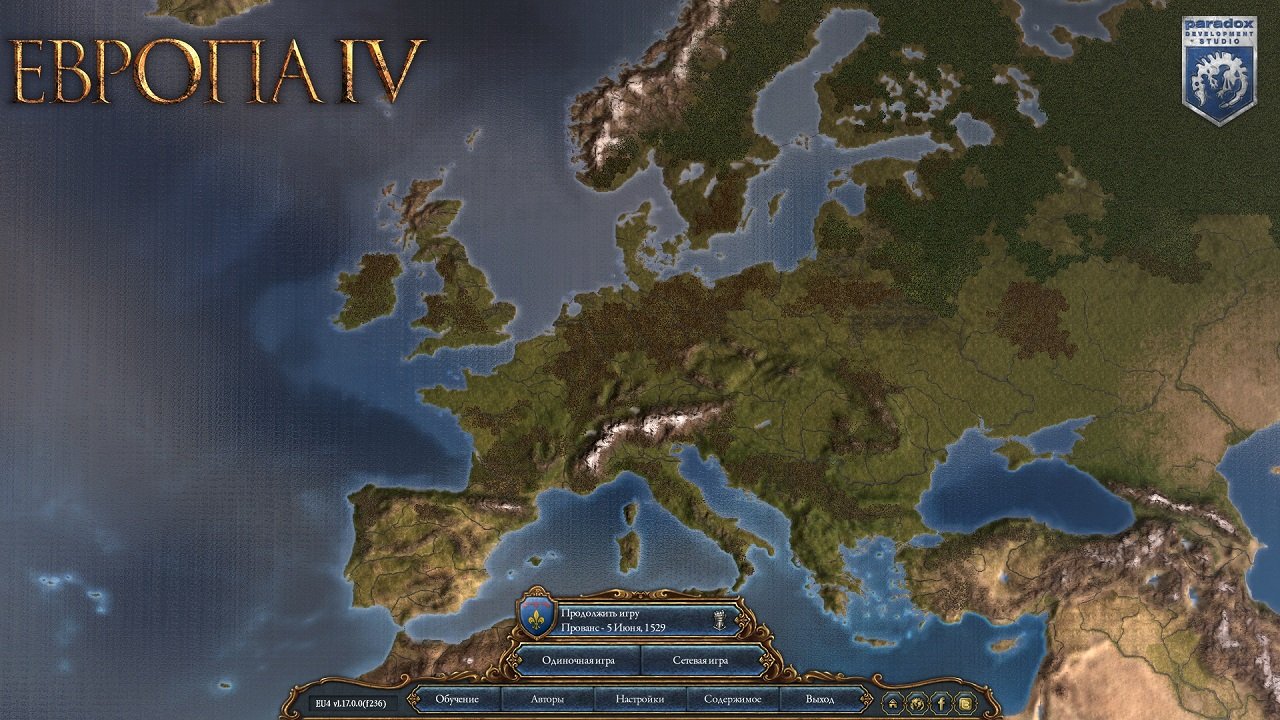The height and width of the screenshot is (720, 1280).
Task: Click the Provence coat of arms shield
Action: [x=534, y=616]
